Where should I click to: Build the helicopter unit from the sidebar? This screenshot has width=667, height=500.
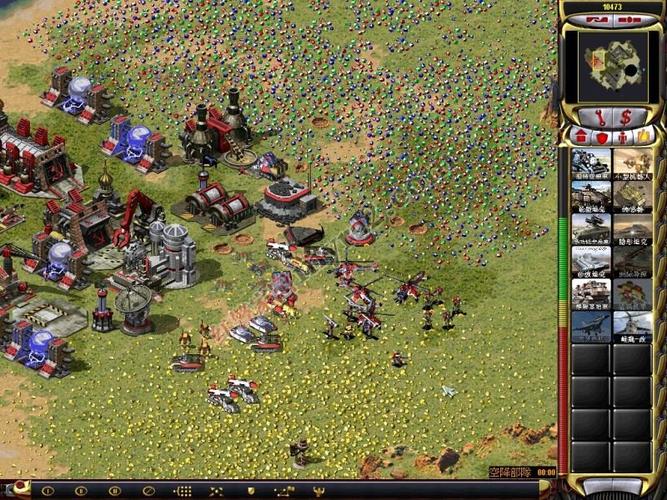click(632, 327)
